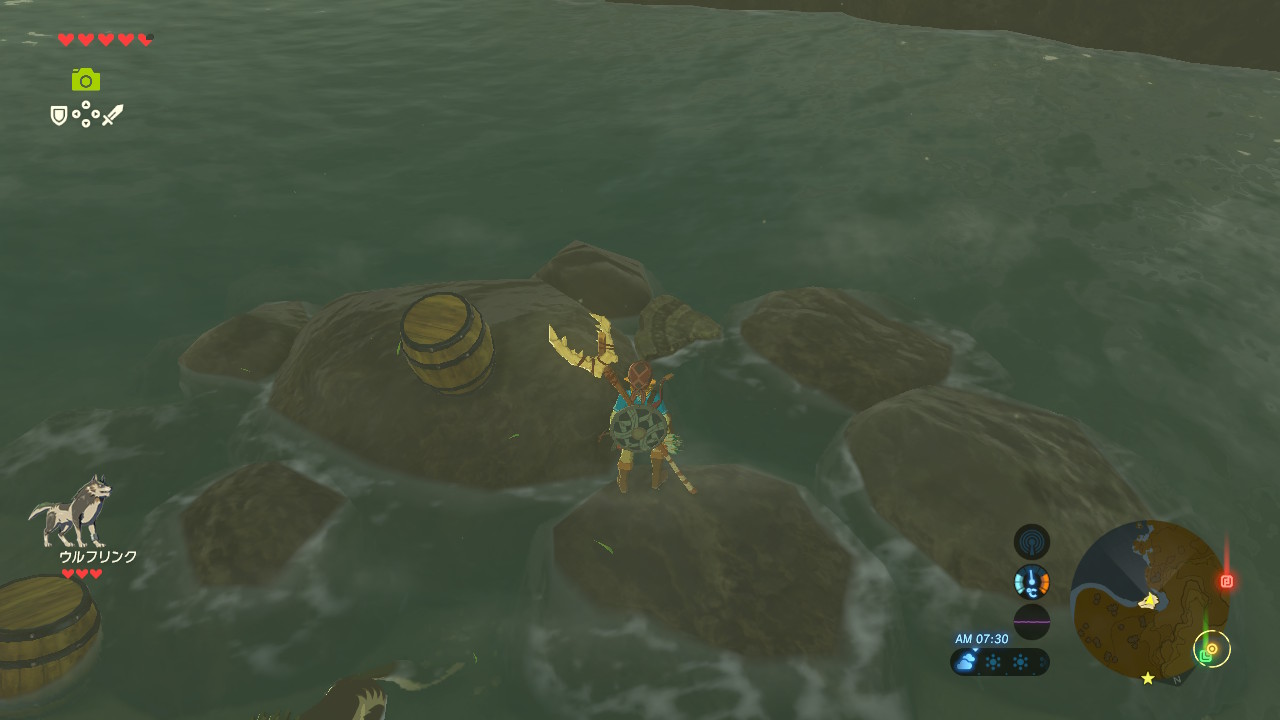Click the temperature gauge icon
This screenshot has width=1280, height=720.
[x=1032, y=581]
